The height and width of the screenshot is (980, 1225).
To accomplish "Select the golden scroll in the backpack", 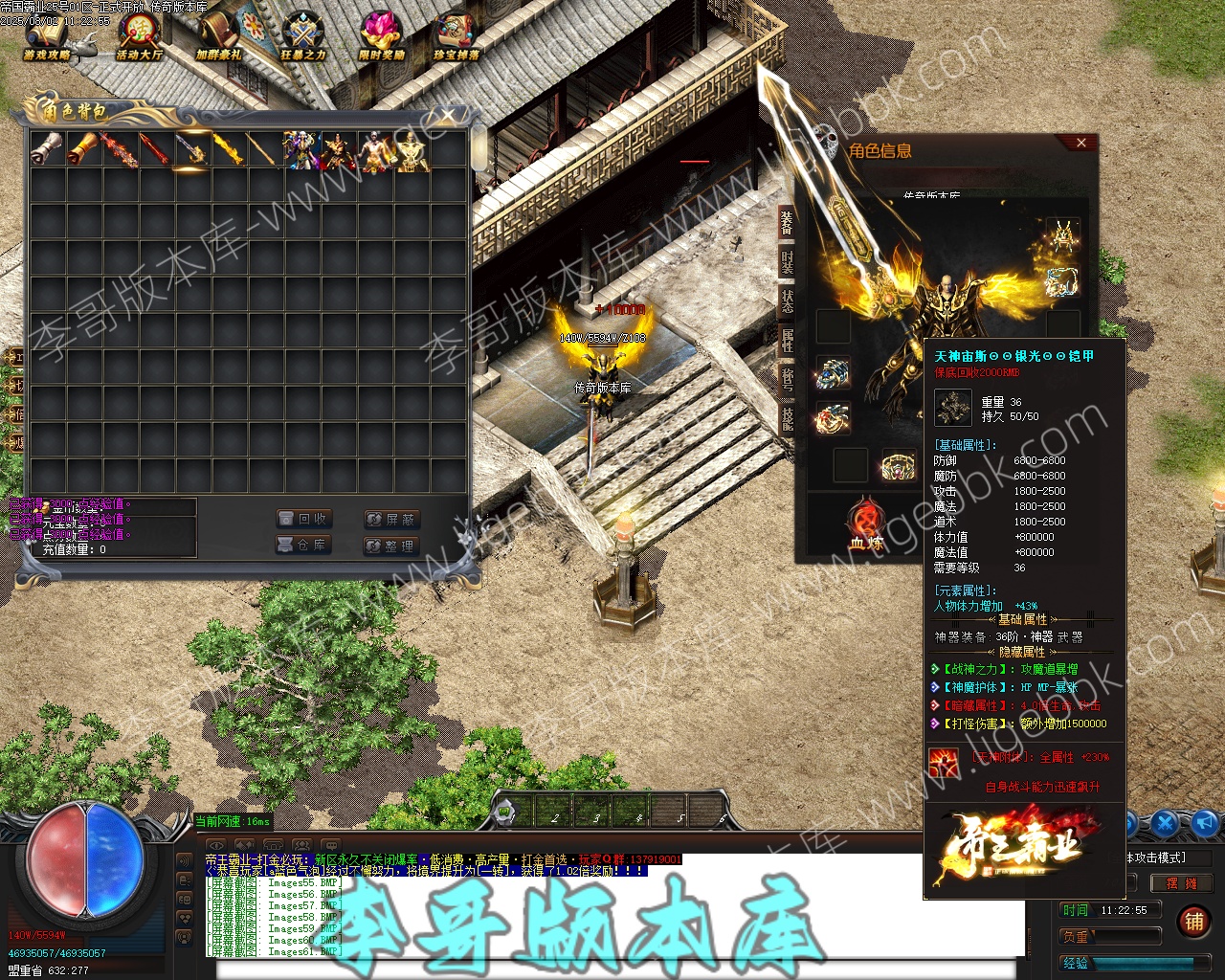I will (x=83, y=150).
